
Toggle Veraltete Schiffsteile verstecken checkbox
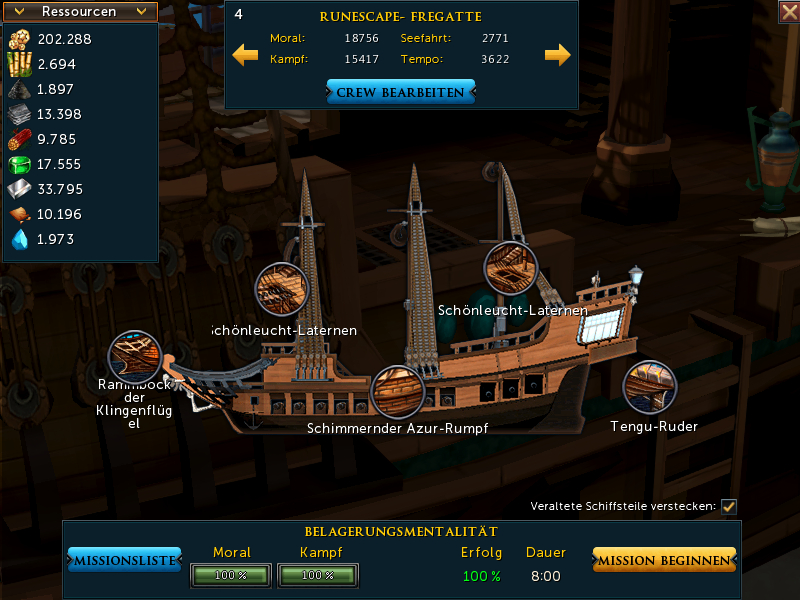[729, 506]
